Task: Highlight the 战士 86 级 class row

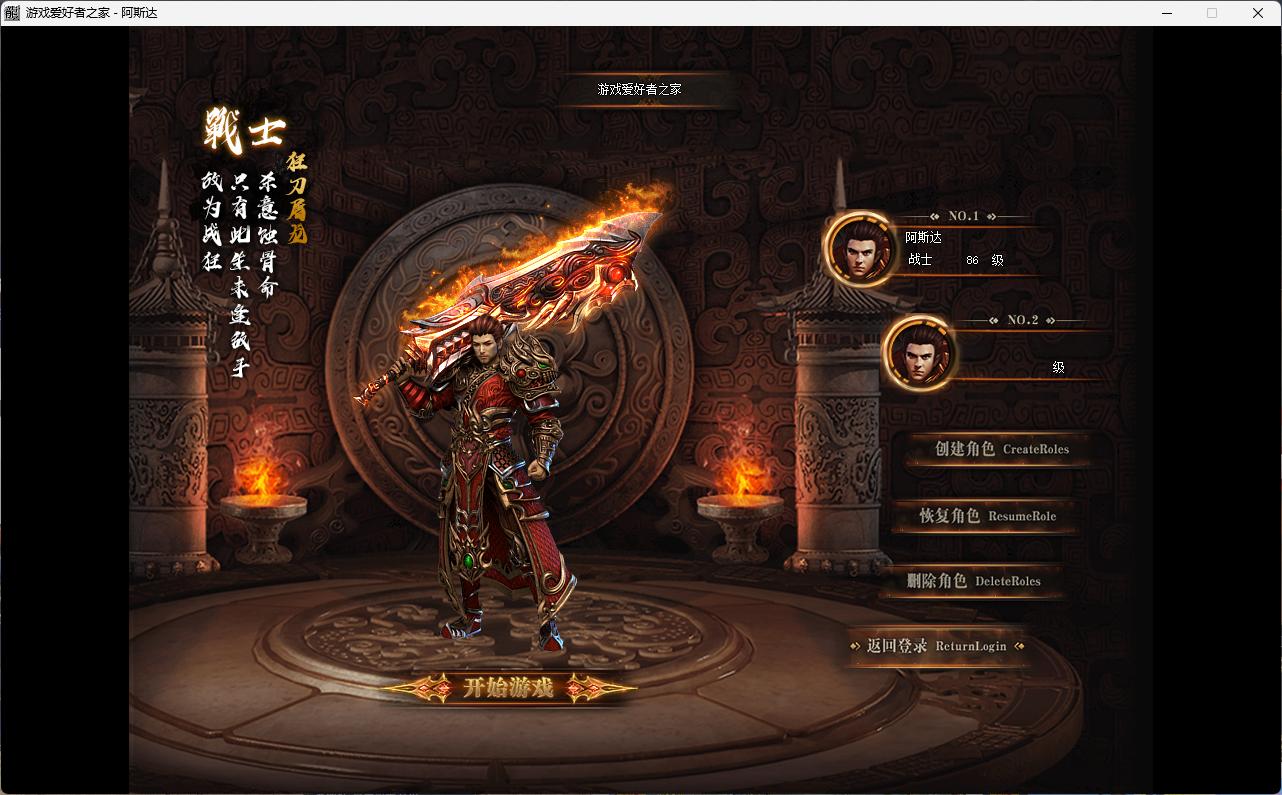Action: pyautogui.click(x=950, y=260)
